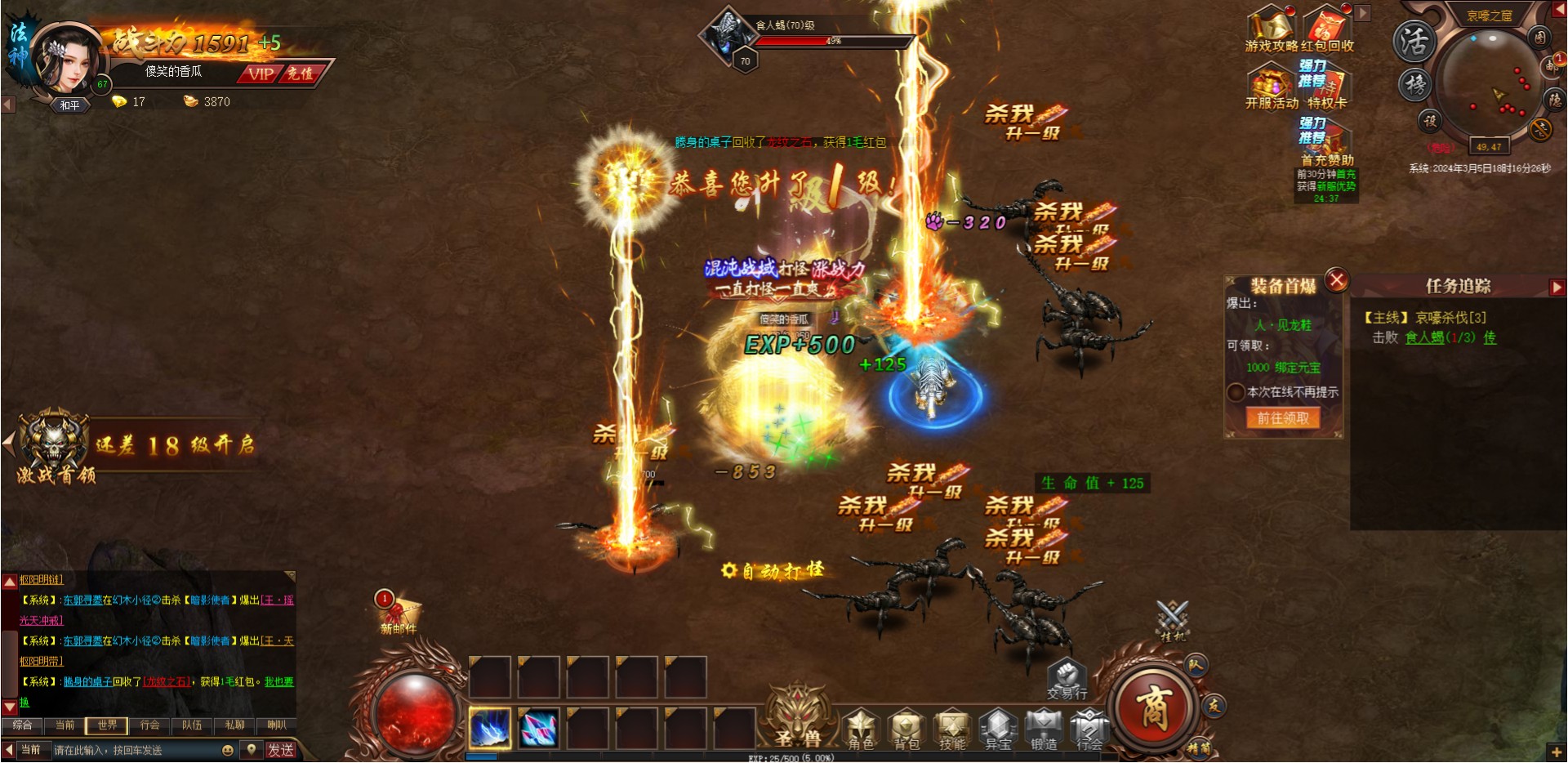The height and width of the screenshot is (763, 1568).
Task: Open the 技能 skills menu
Action: click(x=952, y=729)
